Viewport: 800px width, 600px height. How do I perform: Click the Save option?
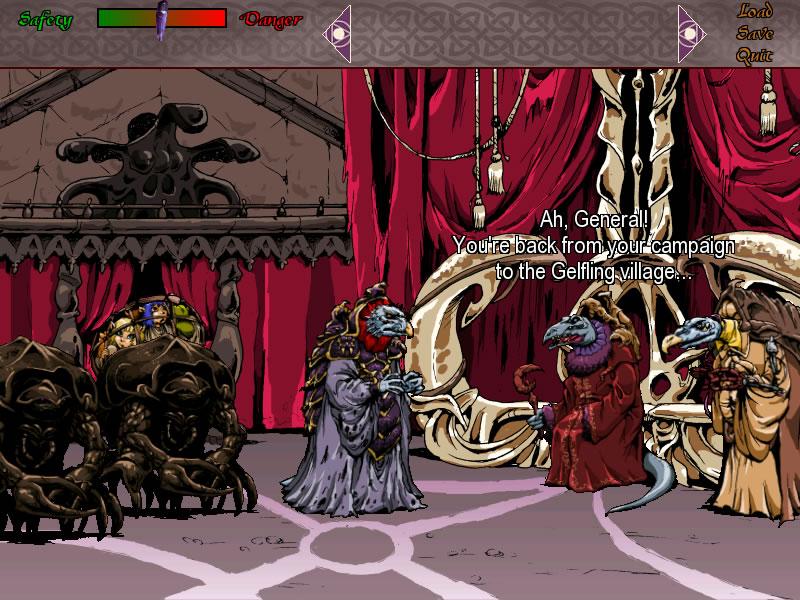[755, 33]
